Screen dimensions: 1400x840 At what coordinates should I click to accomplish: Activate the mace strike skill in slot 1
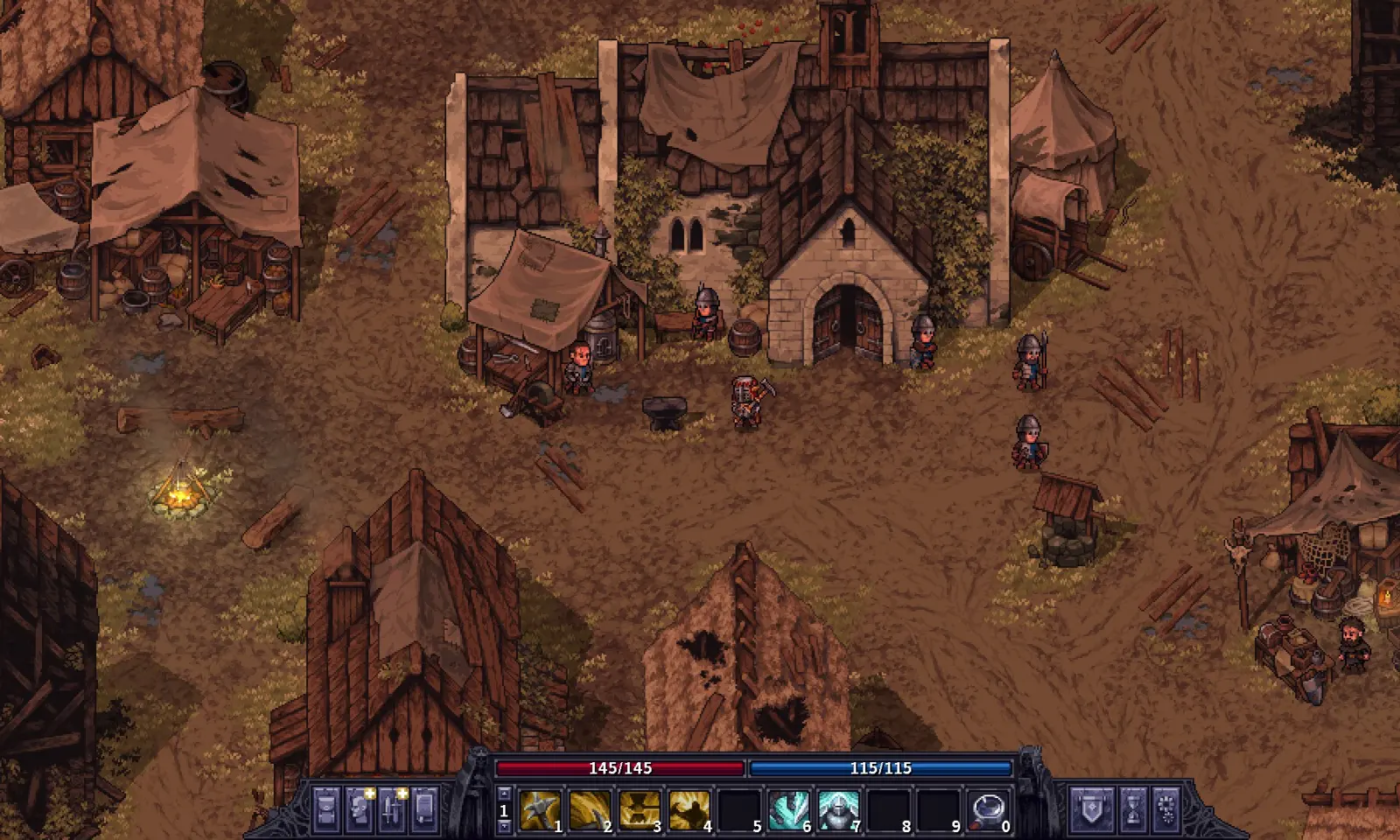click(x=540, y=810)
